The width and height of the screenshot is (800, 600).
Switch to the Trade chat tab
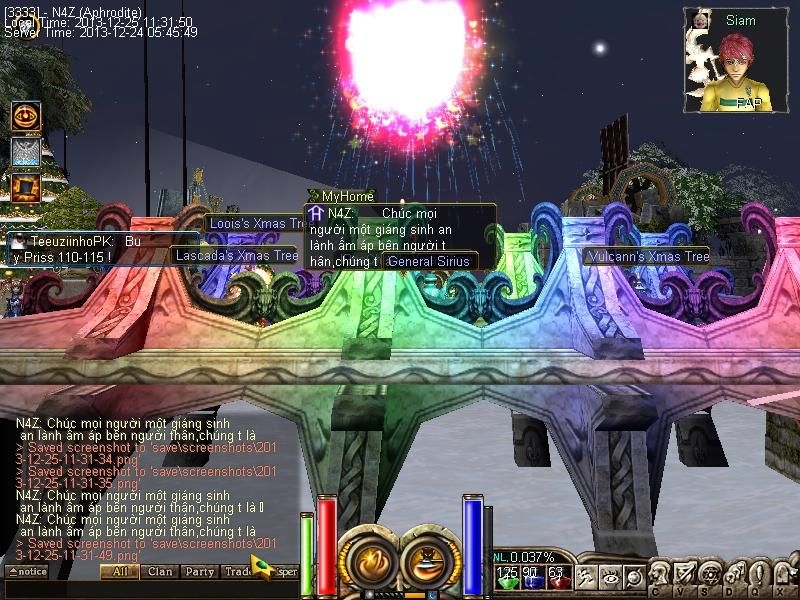click(x=238, y=572)
